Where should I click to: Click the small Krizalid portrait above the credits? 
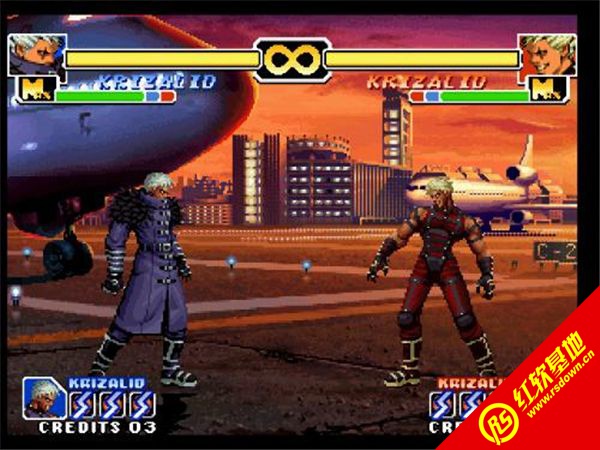[43, 397]
